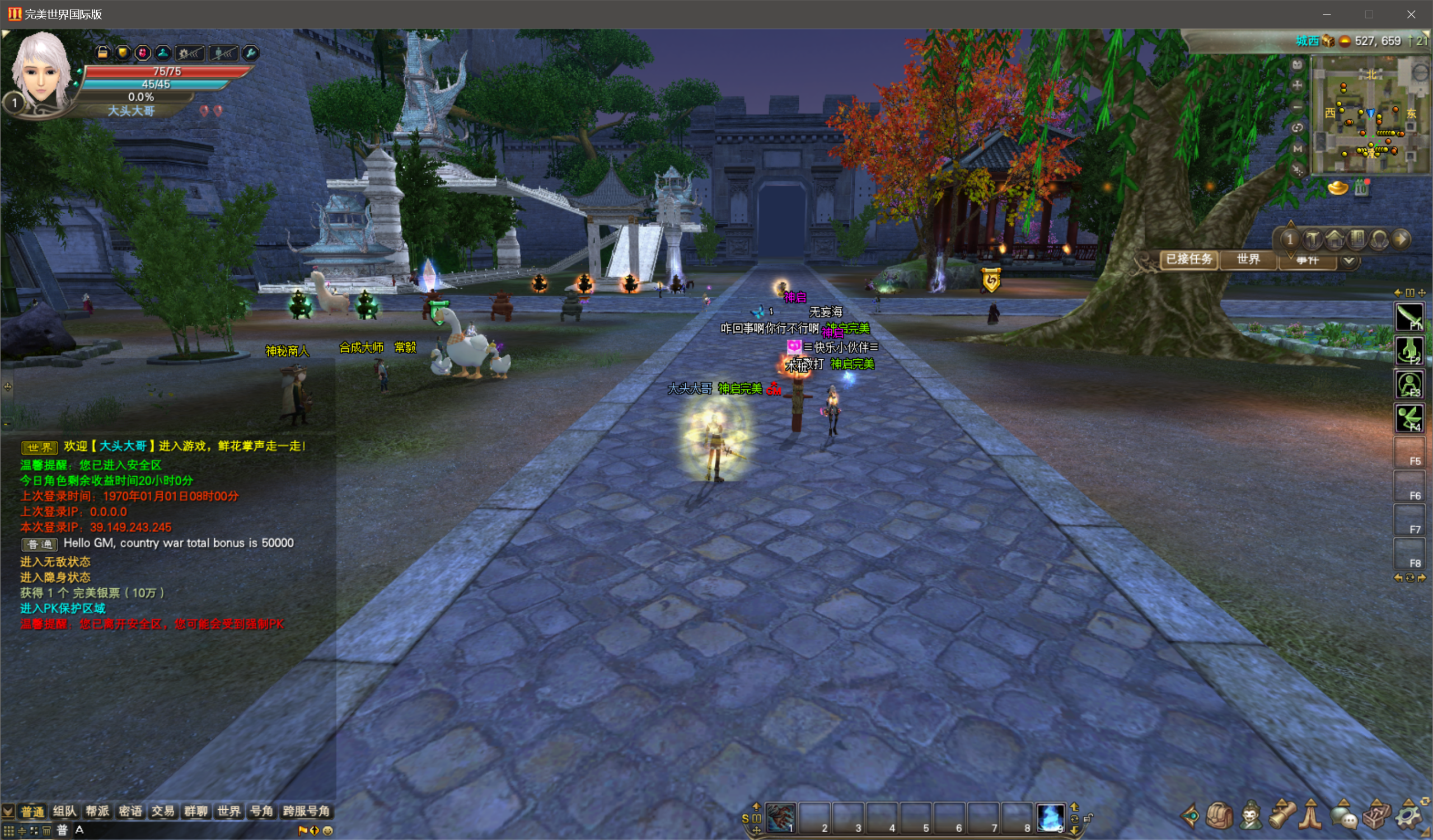
Task: Open the calendar events icon
Action: [x=1361, y=187]
